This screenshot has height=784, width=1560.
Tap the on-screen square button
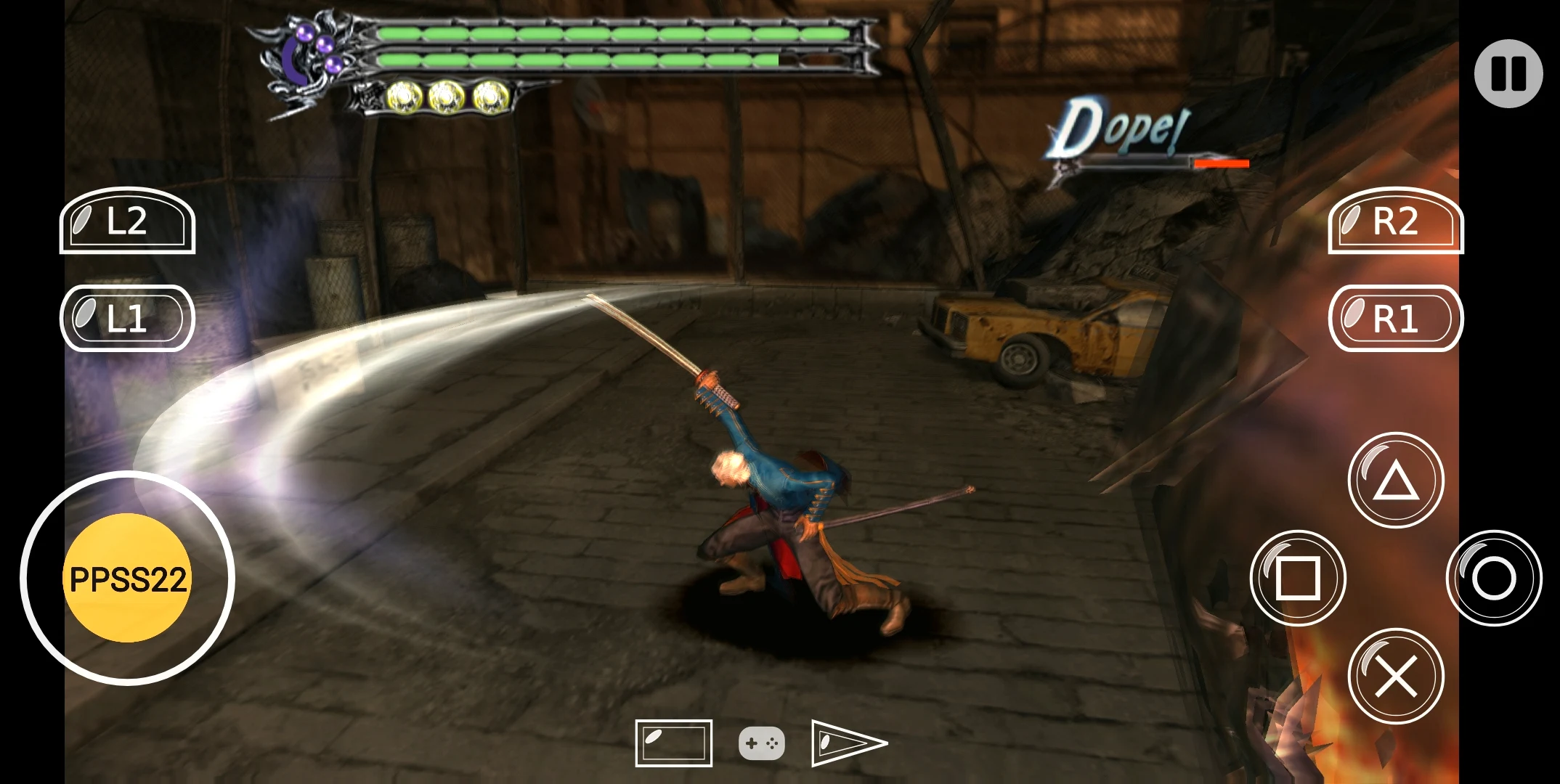coord(1298,578)
